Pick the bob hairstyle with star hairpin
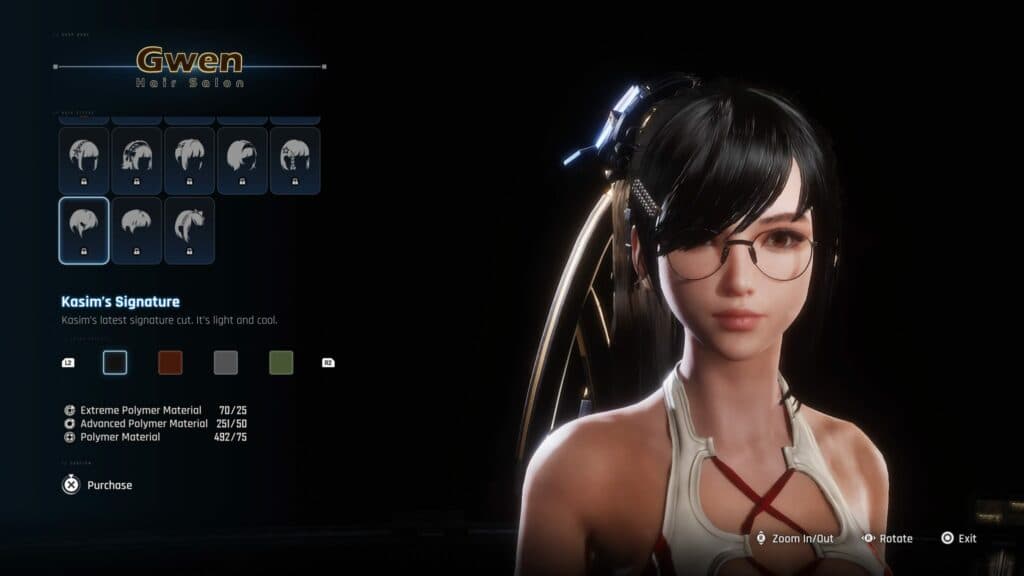 pos(294,160)
